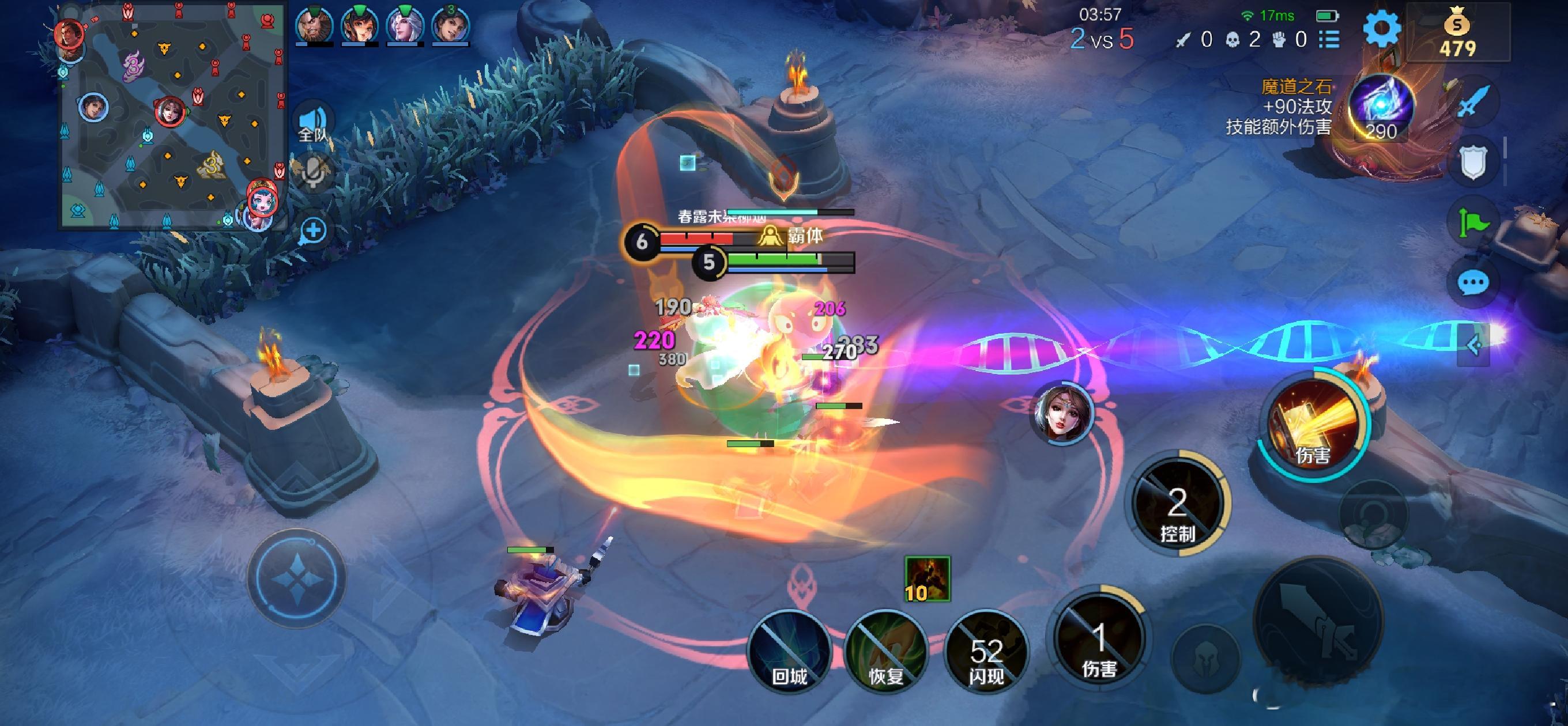Image resolution: width=1568 pixels, height=726 pixels.
Task: Send the green flag rally signal
Action: pyautogui.click(x=1473, y=224)
